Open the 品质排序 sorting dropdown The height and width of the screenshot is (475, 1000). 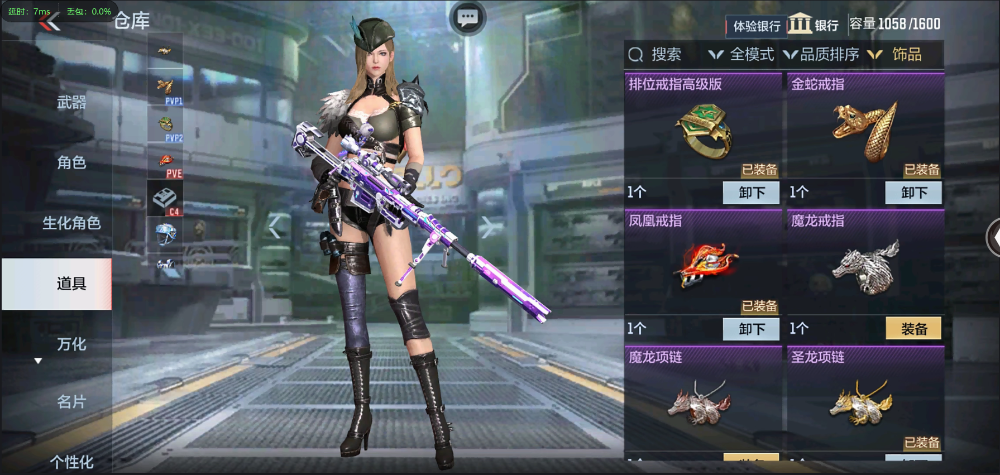821,55
